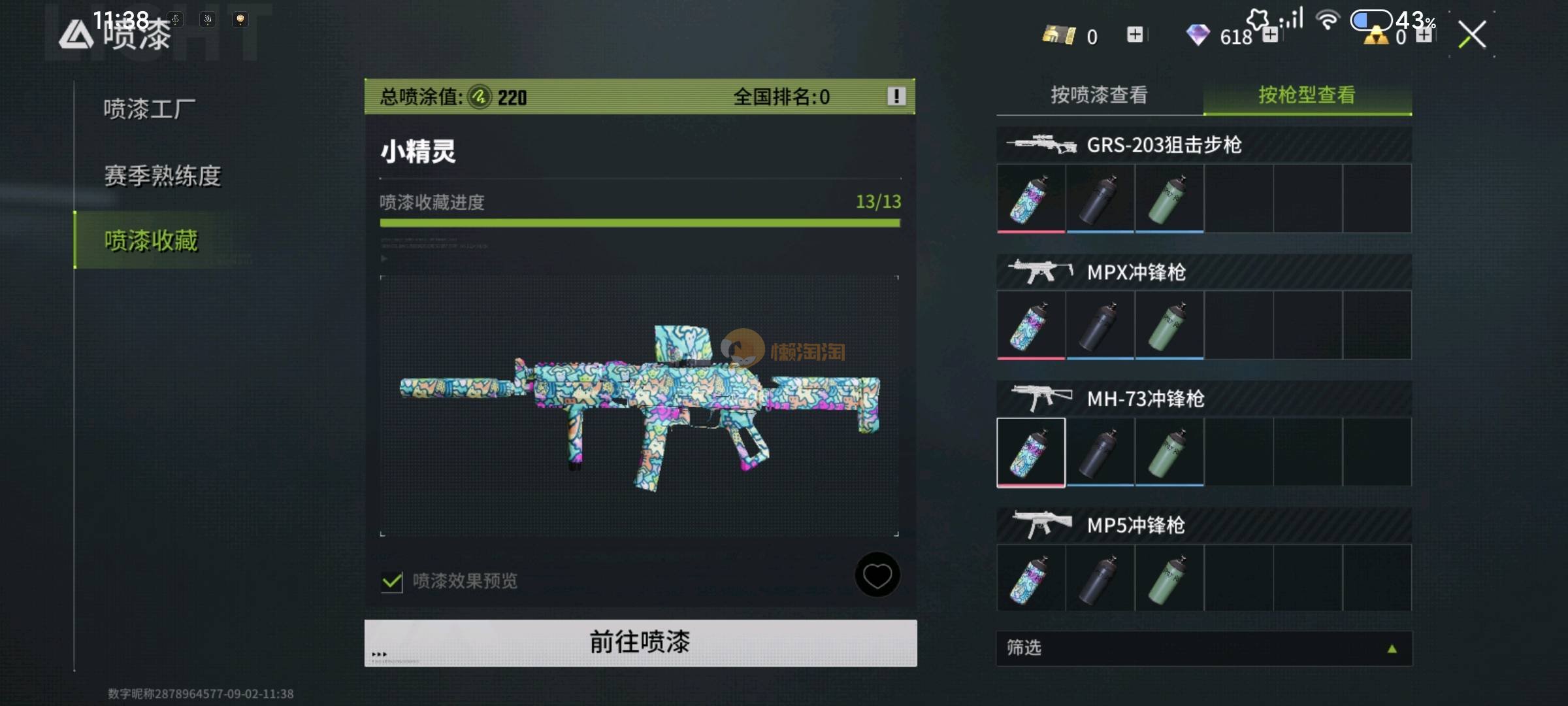Open the 喷漆收藏 section
1568x706 pixels.
point(151,241)
